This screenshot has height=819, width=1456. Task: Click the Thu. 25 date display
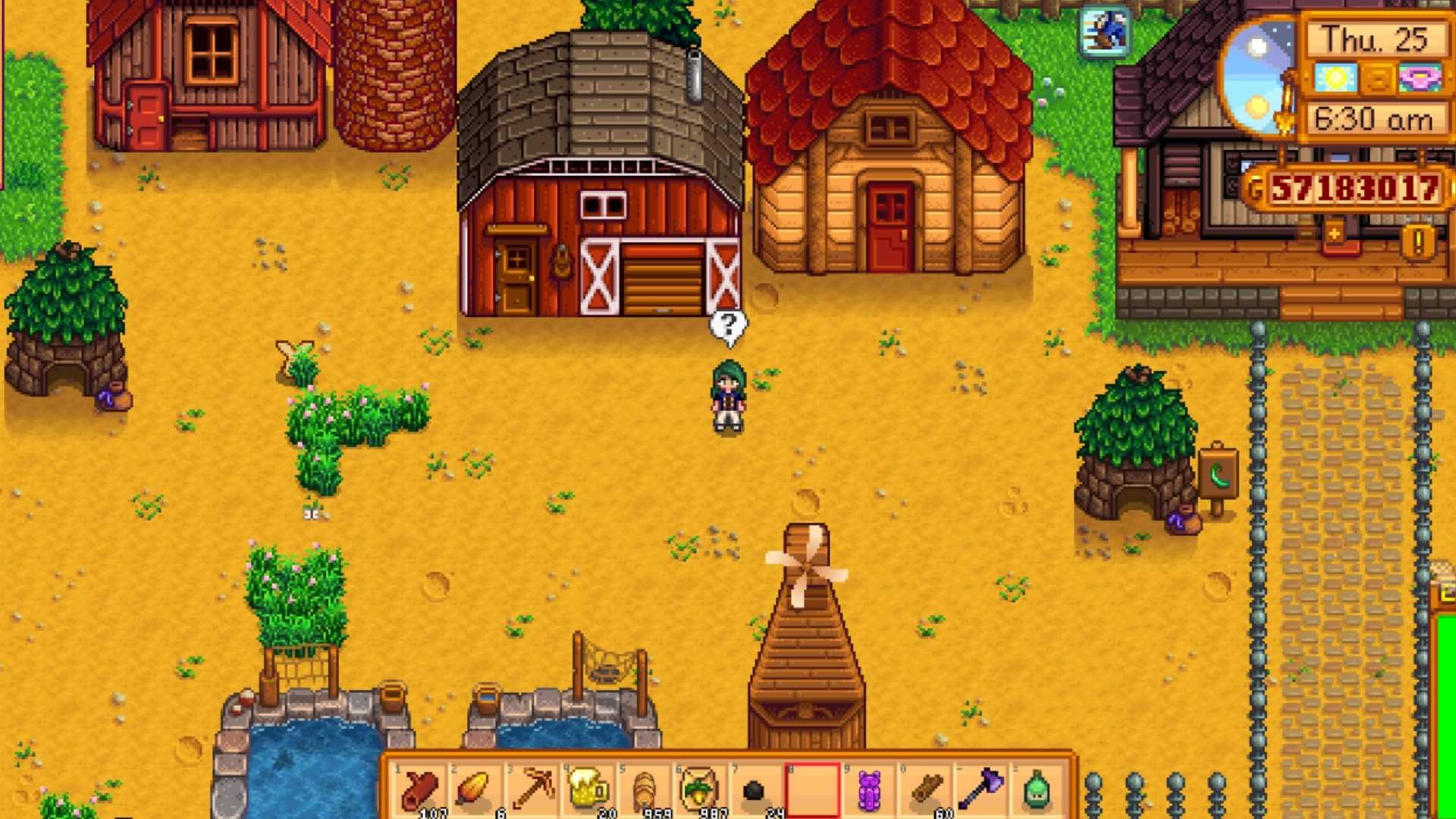[x=1376, y=38]
